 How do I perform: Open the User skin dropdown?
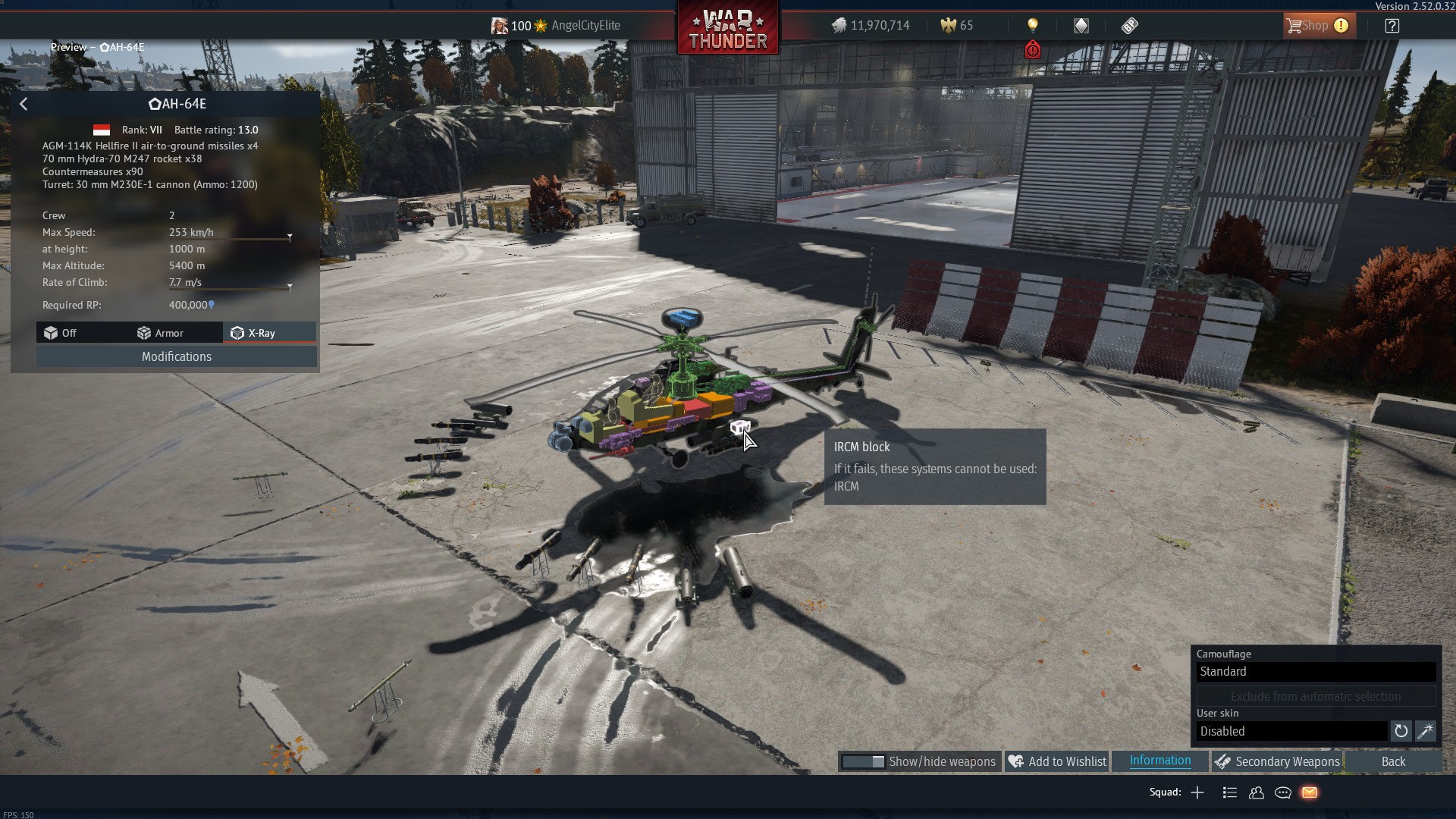[1292, 731]
